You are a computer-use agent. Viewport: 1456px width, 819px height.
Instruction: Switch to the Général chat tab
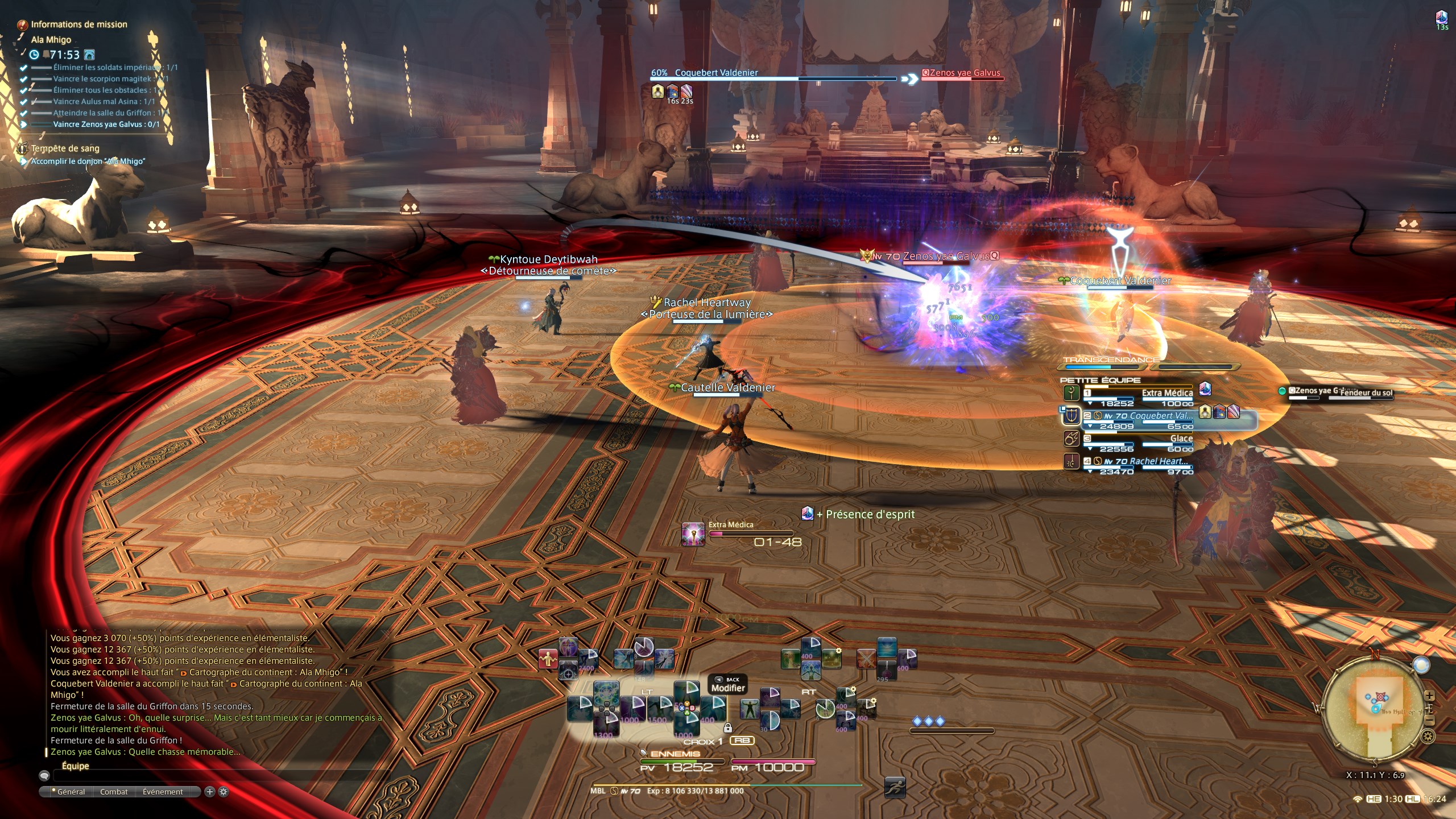[71, 792]
